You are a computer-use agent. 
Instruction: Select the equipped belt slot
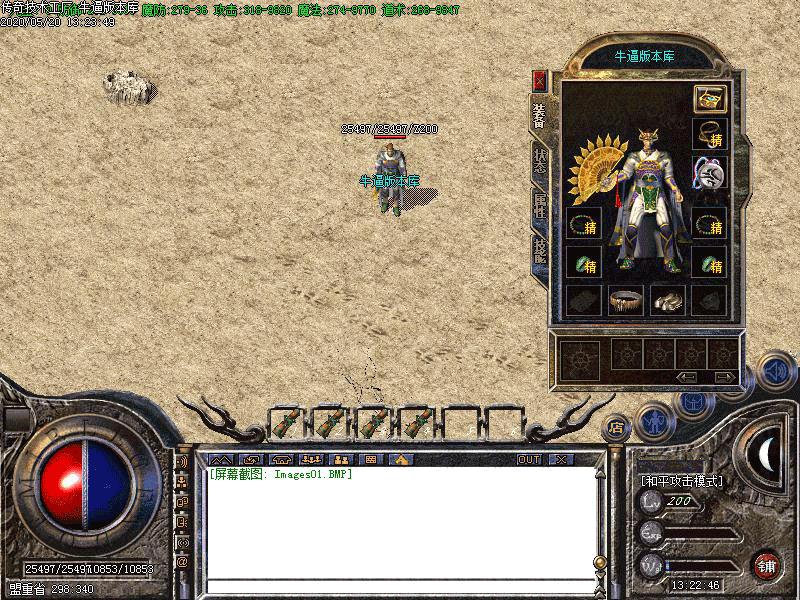coord(626,299)
